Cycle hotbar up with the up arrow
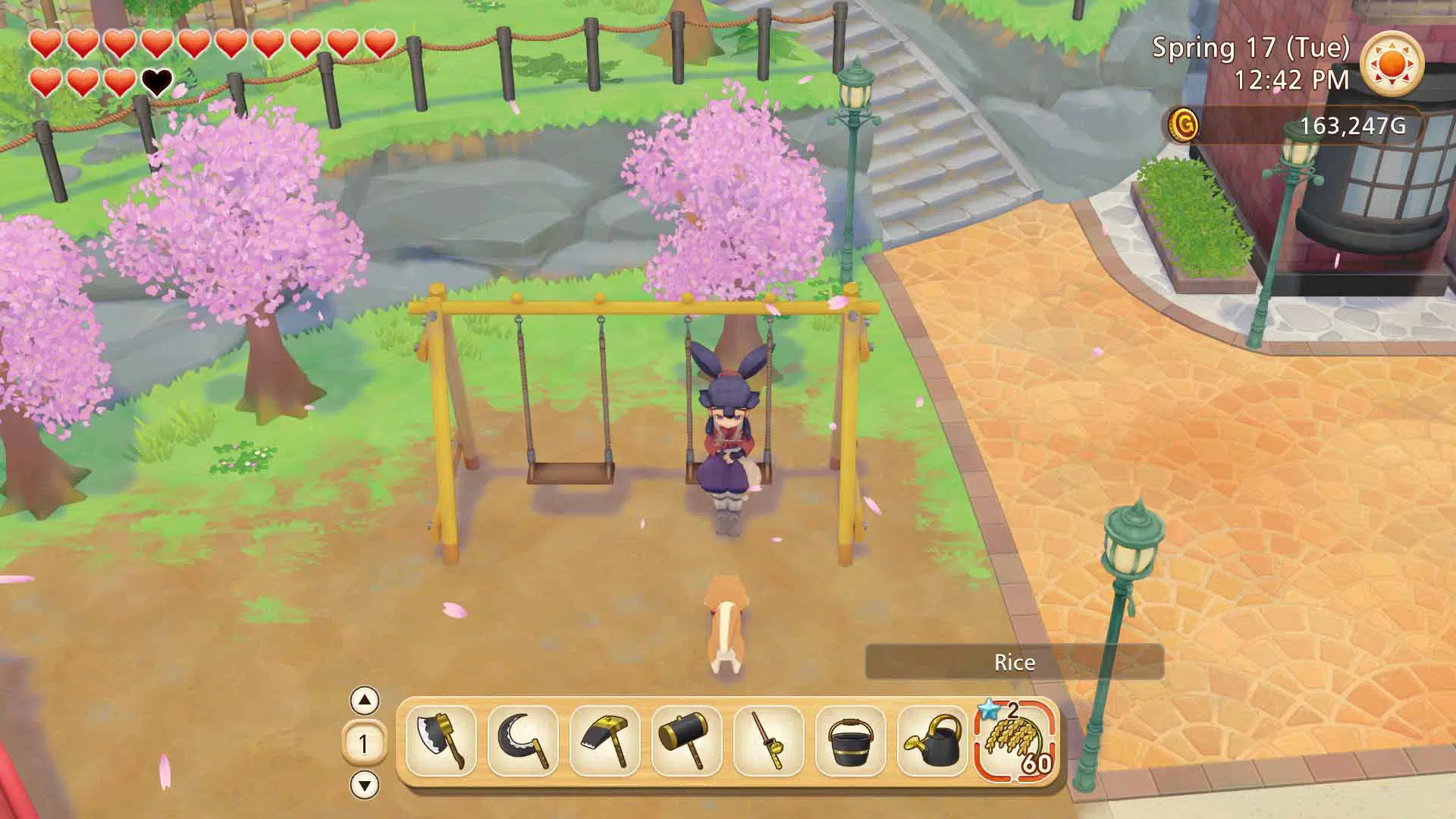The height and width of the screenshot is (819, 1456). tap(365, 701)
